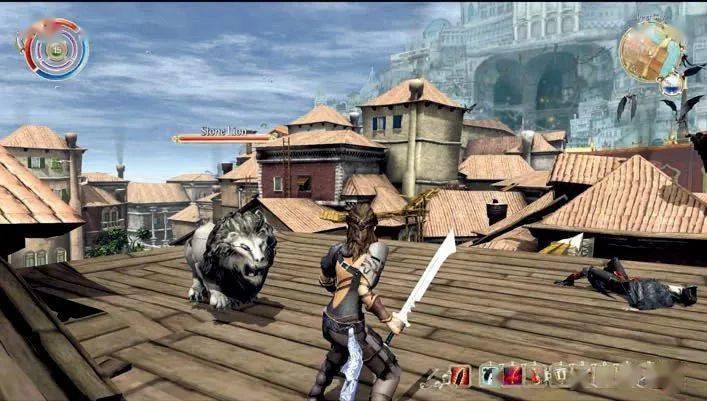Activate the red slash skill icon
707x401 pixels.
[x=459, y=376]
